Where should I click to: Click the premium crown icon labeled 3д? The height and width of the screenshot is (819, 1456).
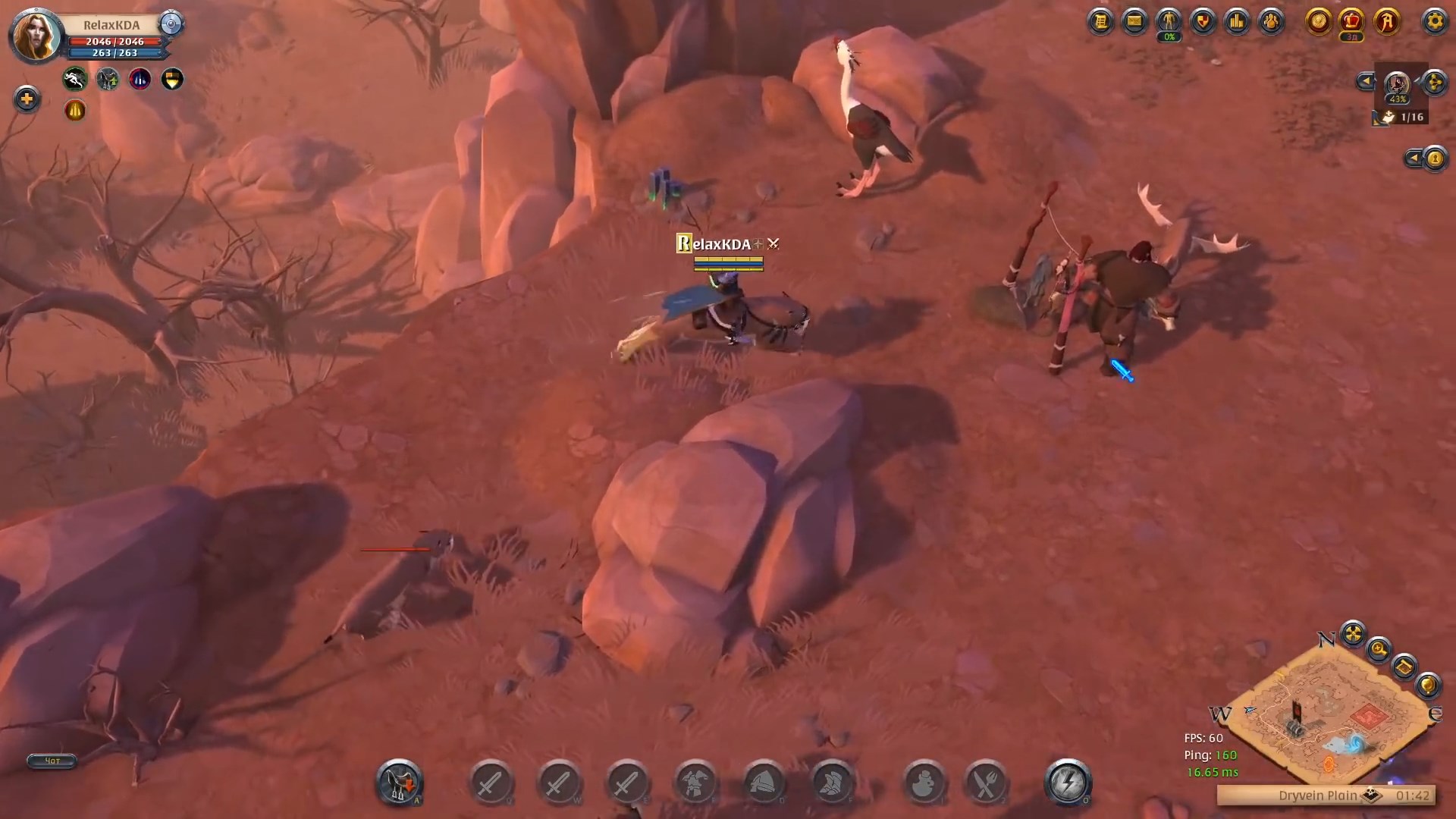(1351, 20)
